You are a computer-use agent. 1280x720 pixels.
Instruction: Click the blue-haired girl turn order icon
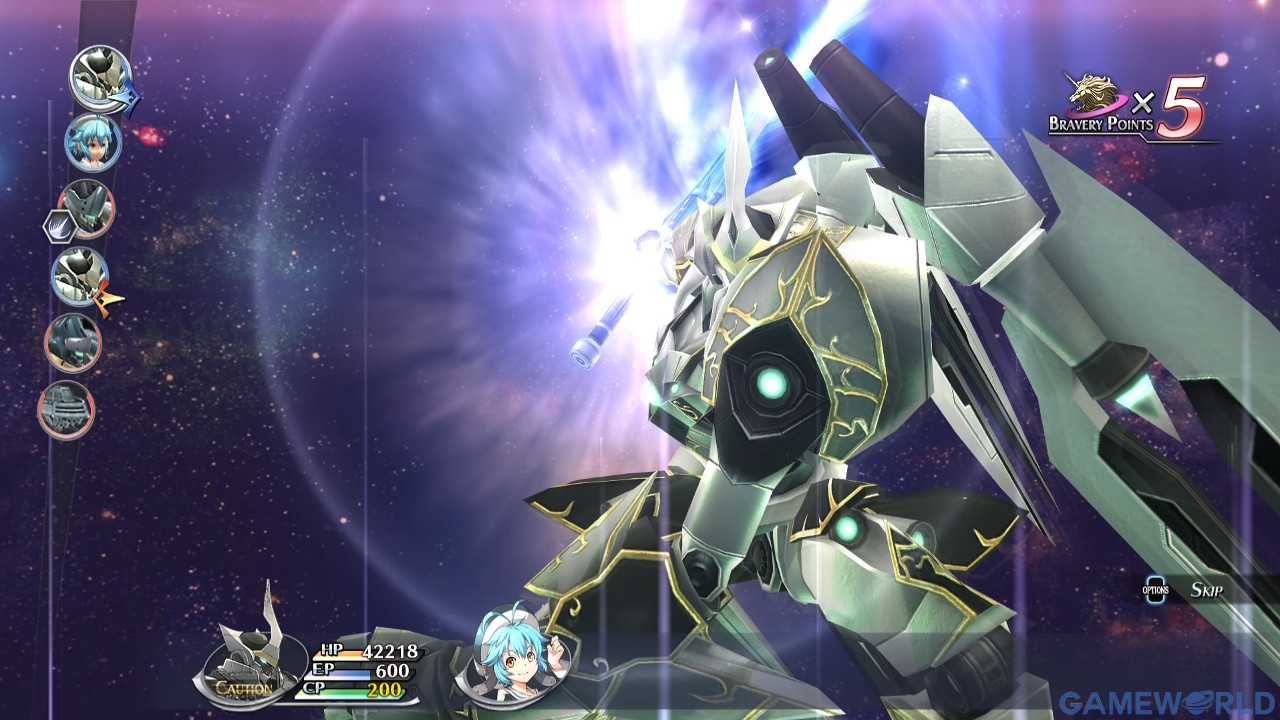[x=93, y=142]
